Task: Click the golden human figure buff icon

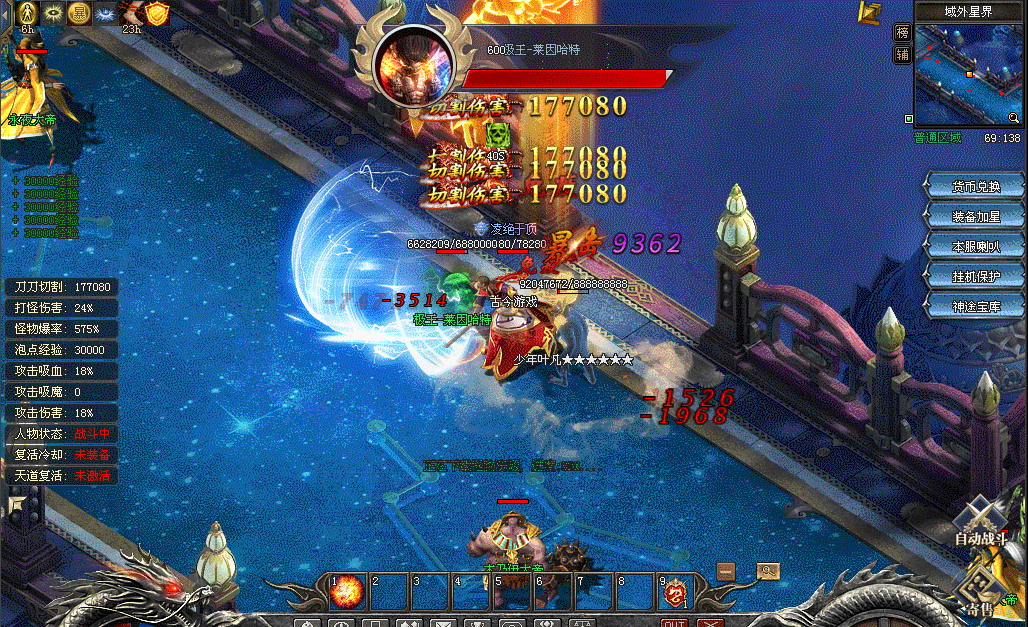Action: tap(28, 13)
